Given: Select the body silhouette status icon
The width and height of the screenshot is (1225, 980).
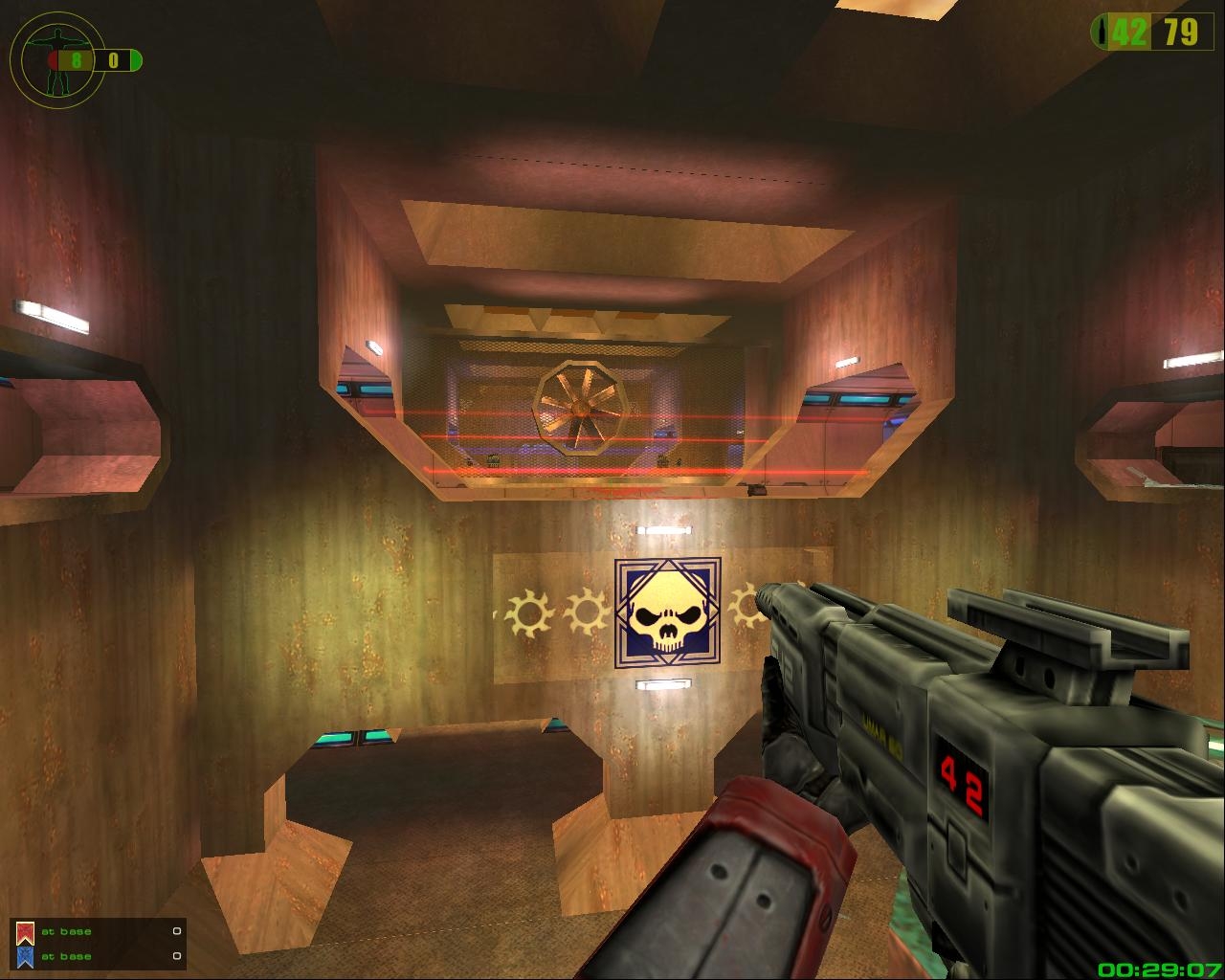Looking at the screenshot, I should 58,59.
